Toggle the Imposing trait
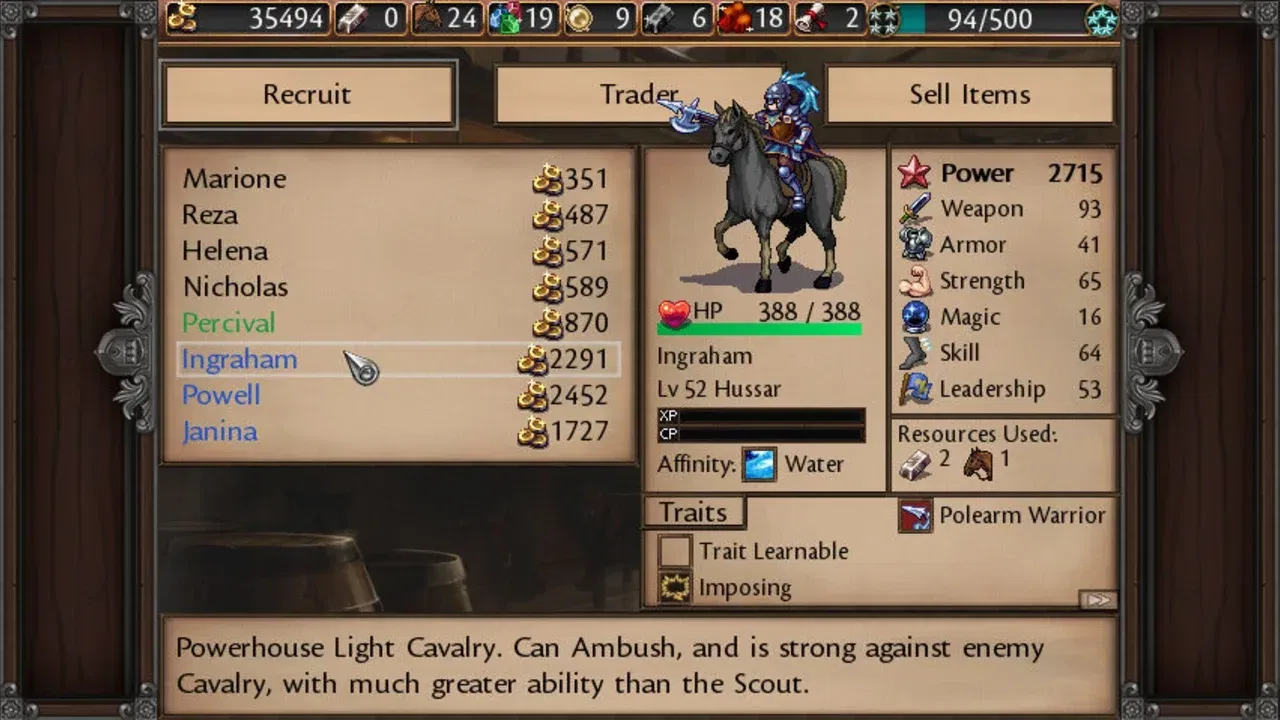The image size is (1280, 720). coord(674,587)
